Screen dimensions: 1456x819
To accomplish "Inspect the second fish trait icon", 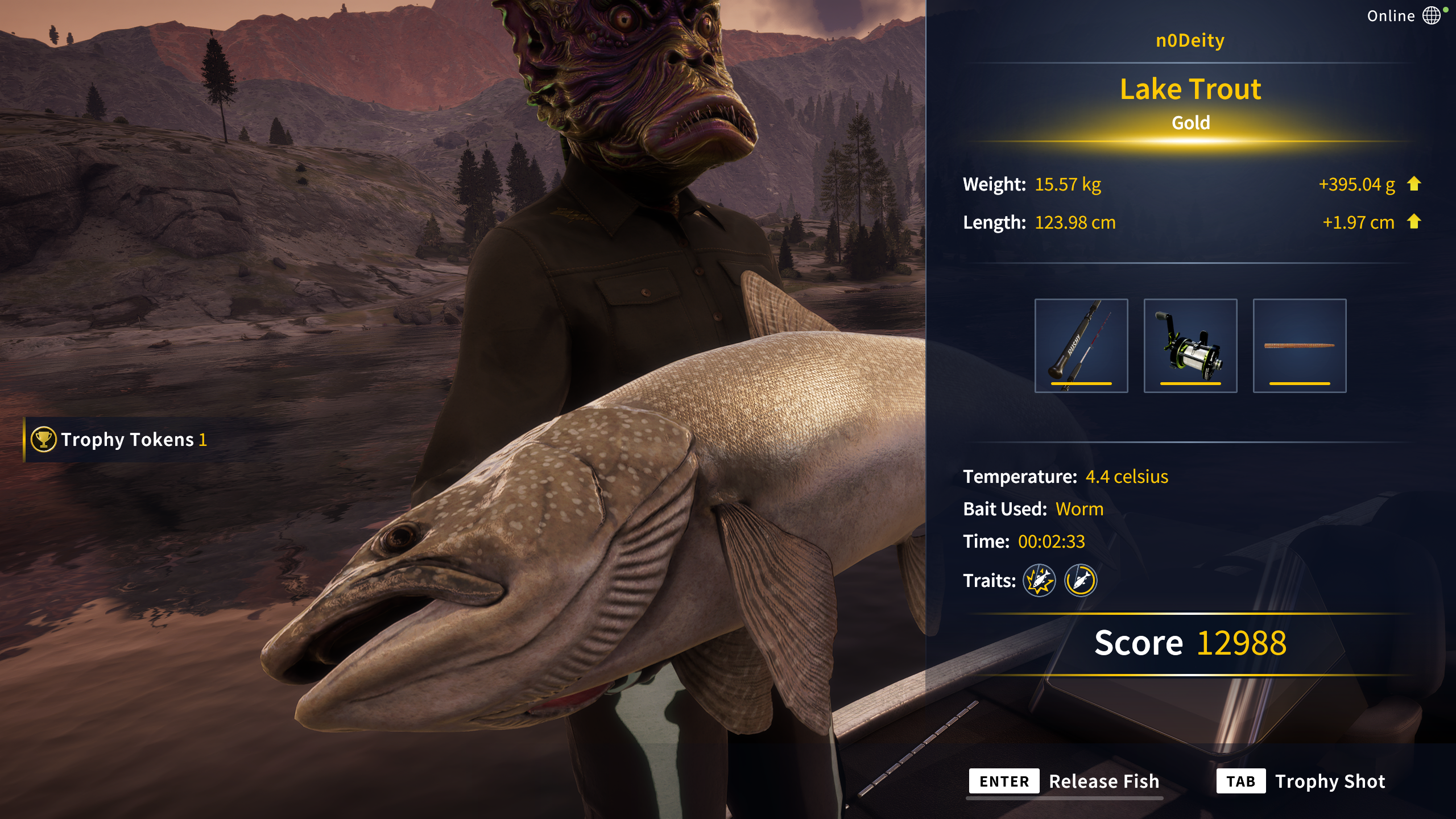I will coord(1080,580).
